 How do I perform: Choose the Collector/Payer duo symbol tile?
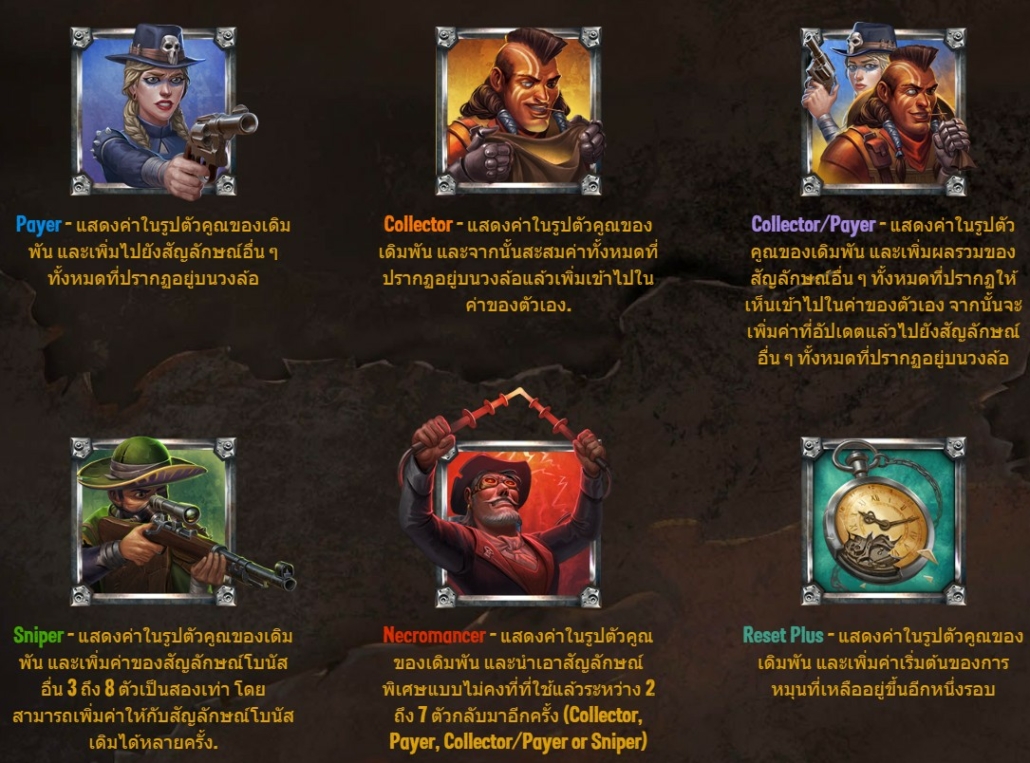pyautogui.click(x=883, y=111)
